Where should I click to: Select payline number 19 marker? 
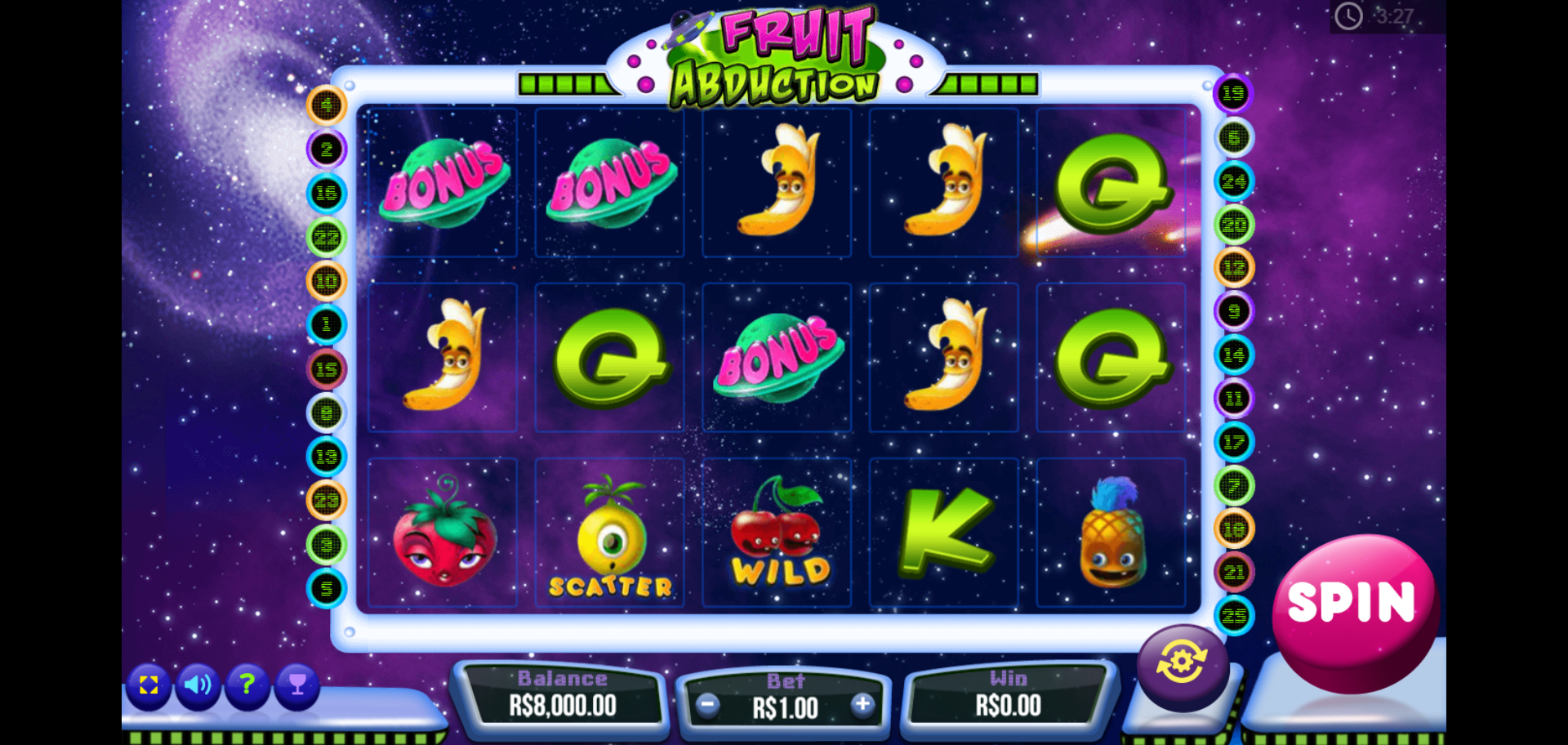(1233, 94)
